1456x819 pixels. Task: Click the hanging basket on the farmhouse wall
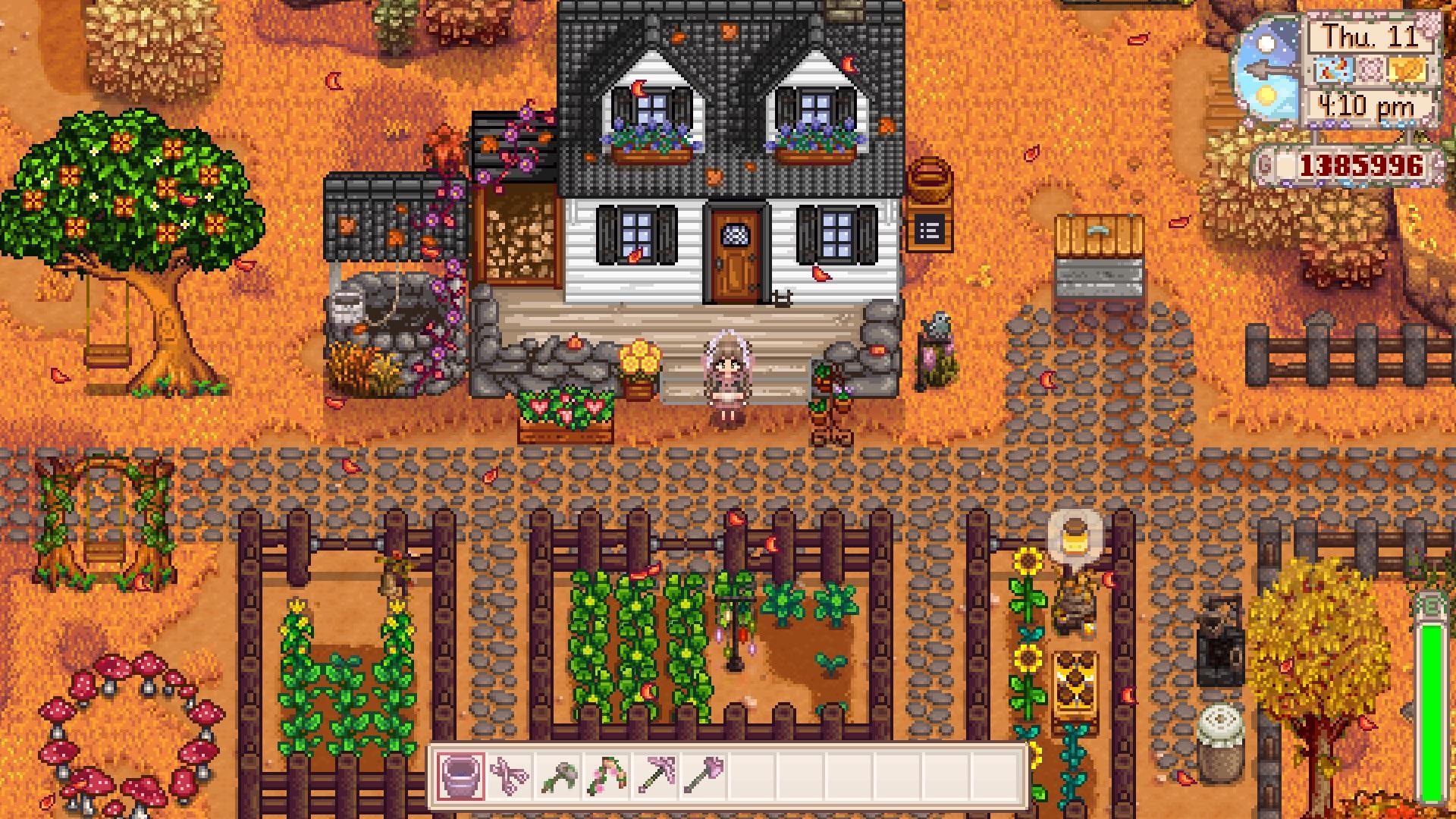pyautogui.click(x=930, y=178)
